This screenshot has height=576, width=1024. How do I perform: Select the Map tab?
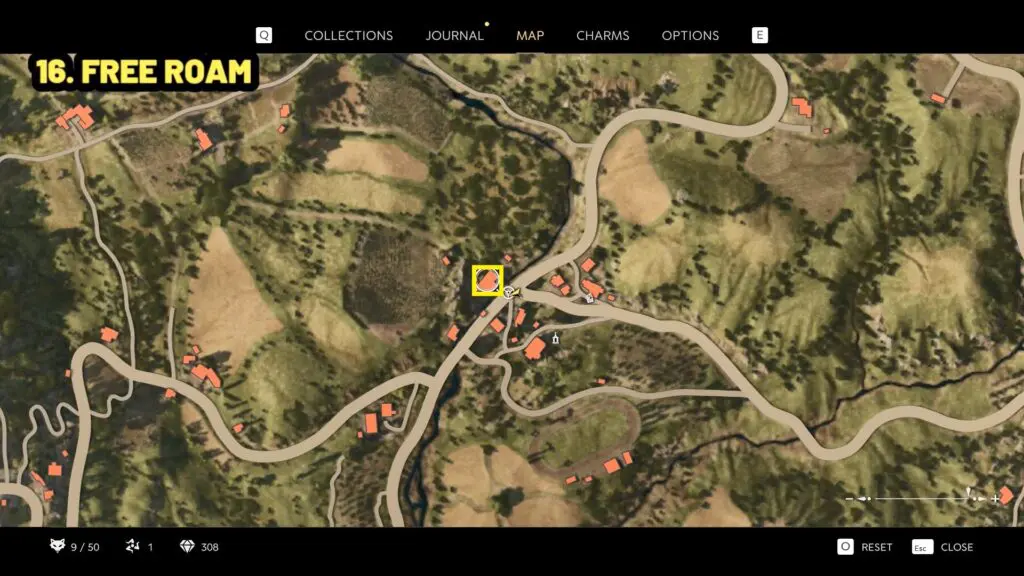coord(530,35)
